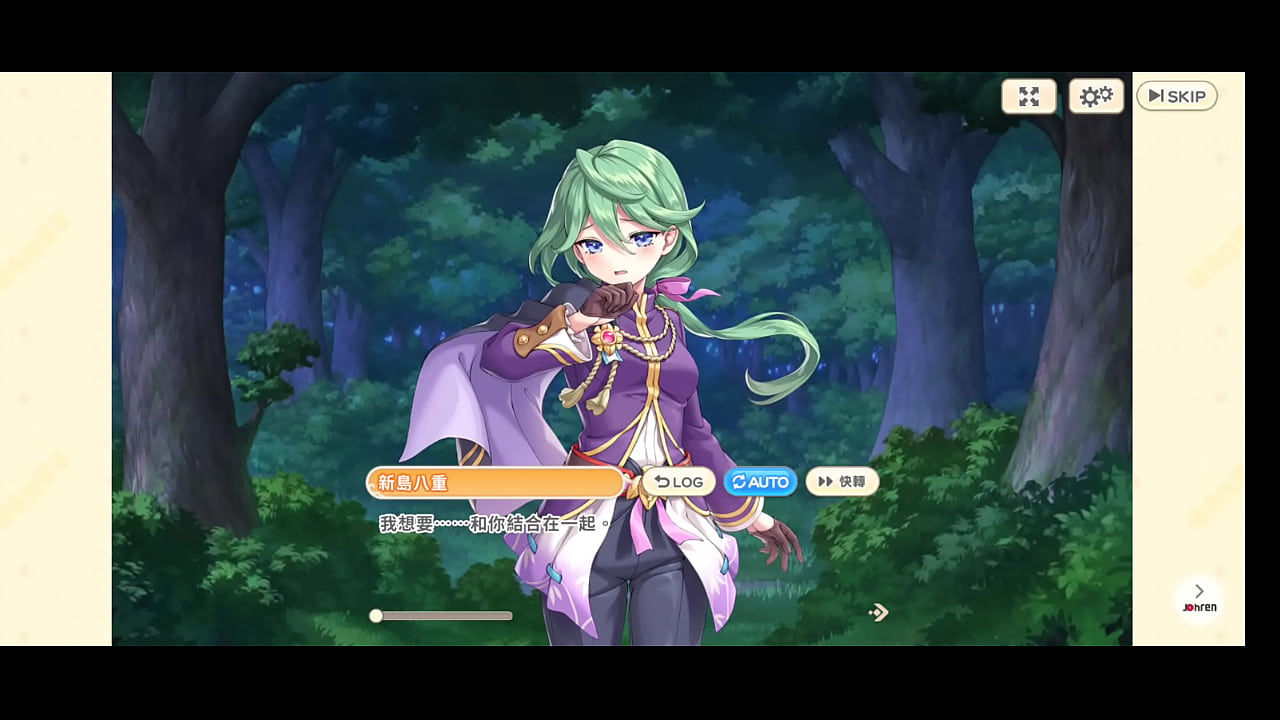Activate the 快轉 fast-forward button
This screenshot has width=1280, height=720.
pos(842,482)
